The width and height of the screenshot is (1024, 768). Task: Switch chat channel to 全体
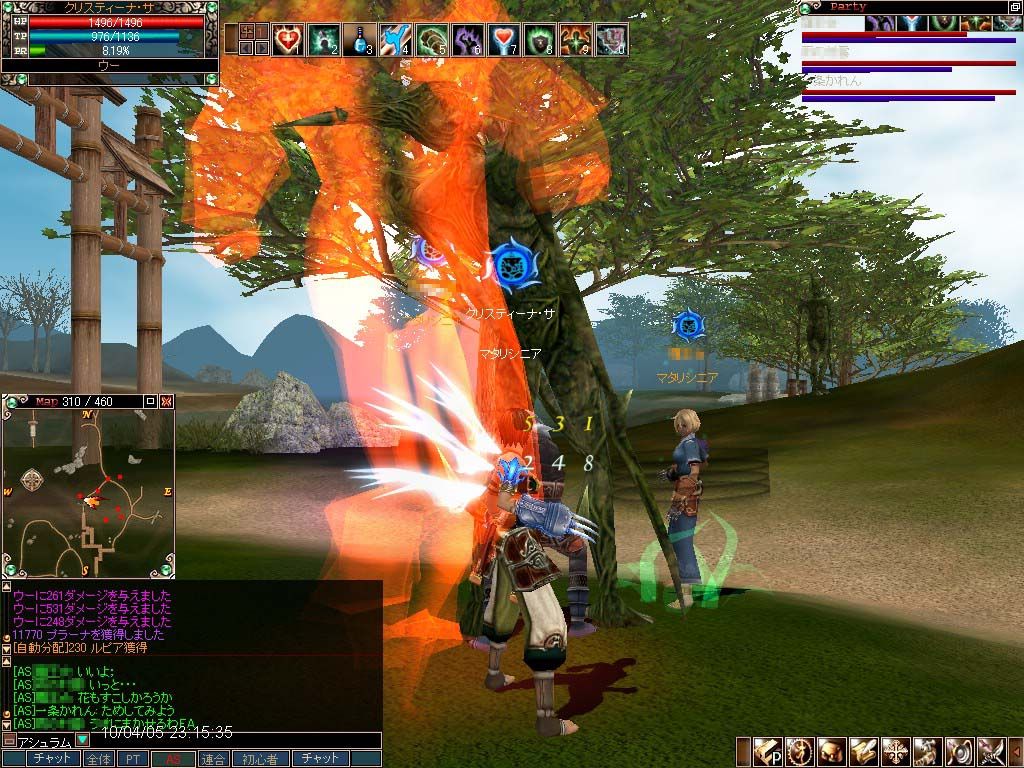tap(98, 759)
